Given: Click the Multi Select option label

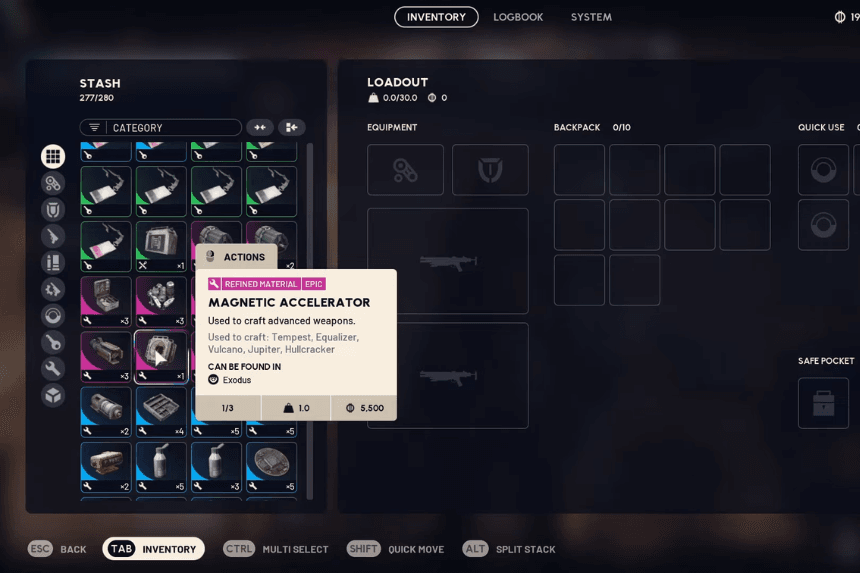Looking at the screenshot, I should pos(294,549).
